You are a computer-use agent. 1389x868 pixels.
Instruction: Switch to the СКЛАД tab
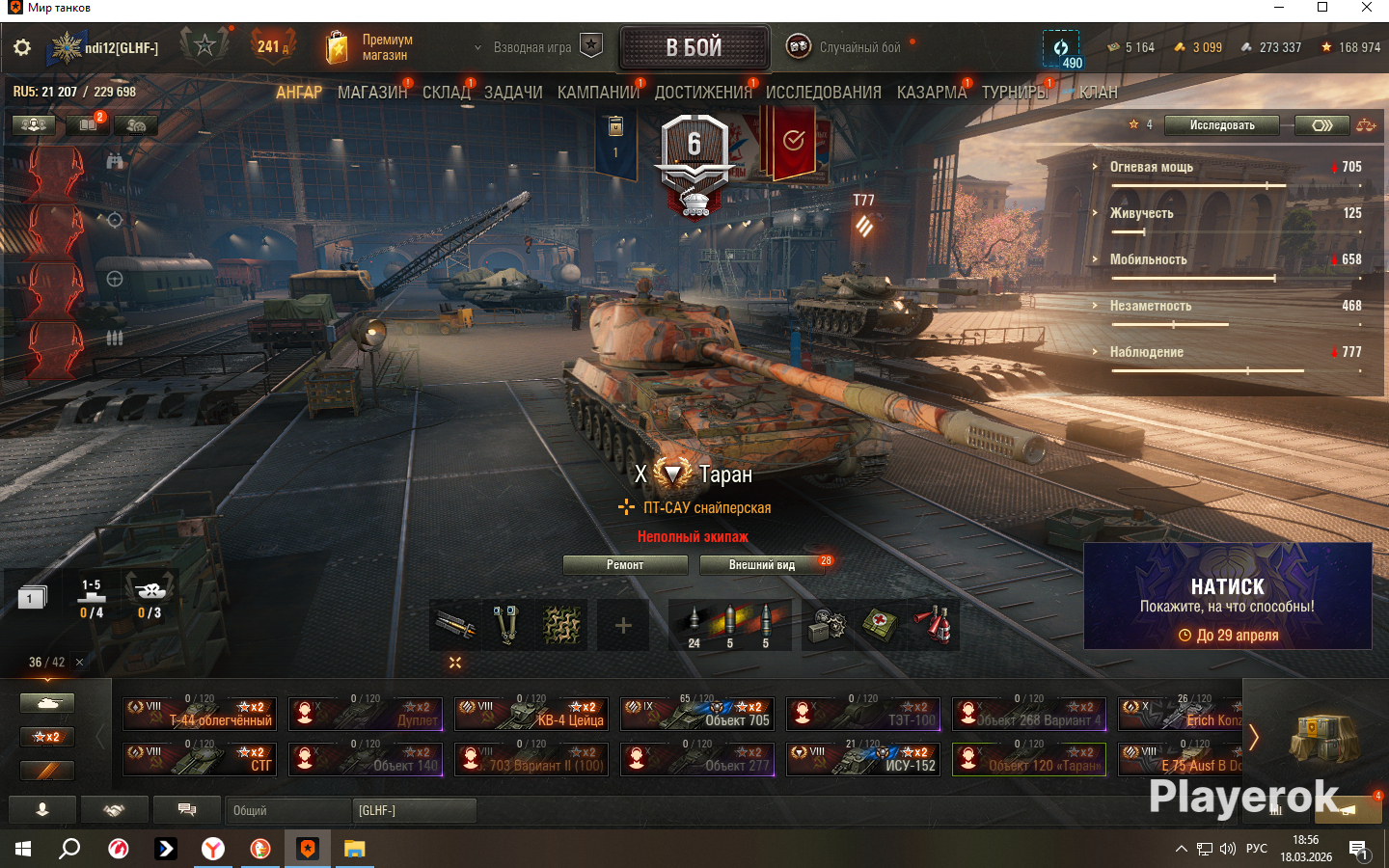[x=446, y=93]
